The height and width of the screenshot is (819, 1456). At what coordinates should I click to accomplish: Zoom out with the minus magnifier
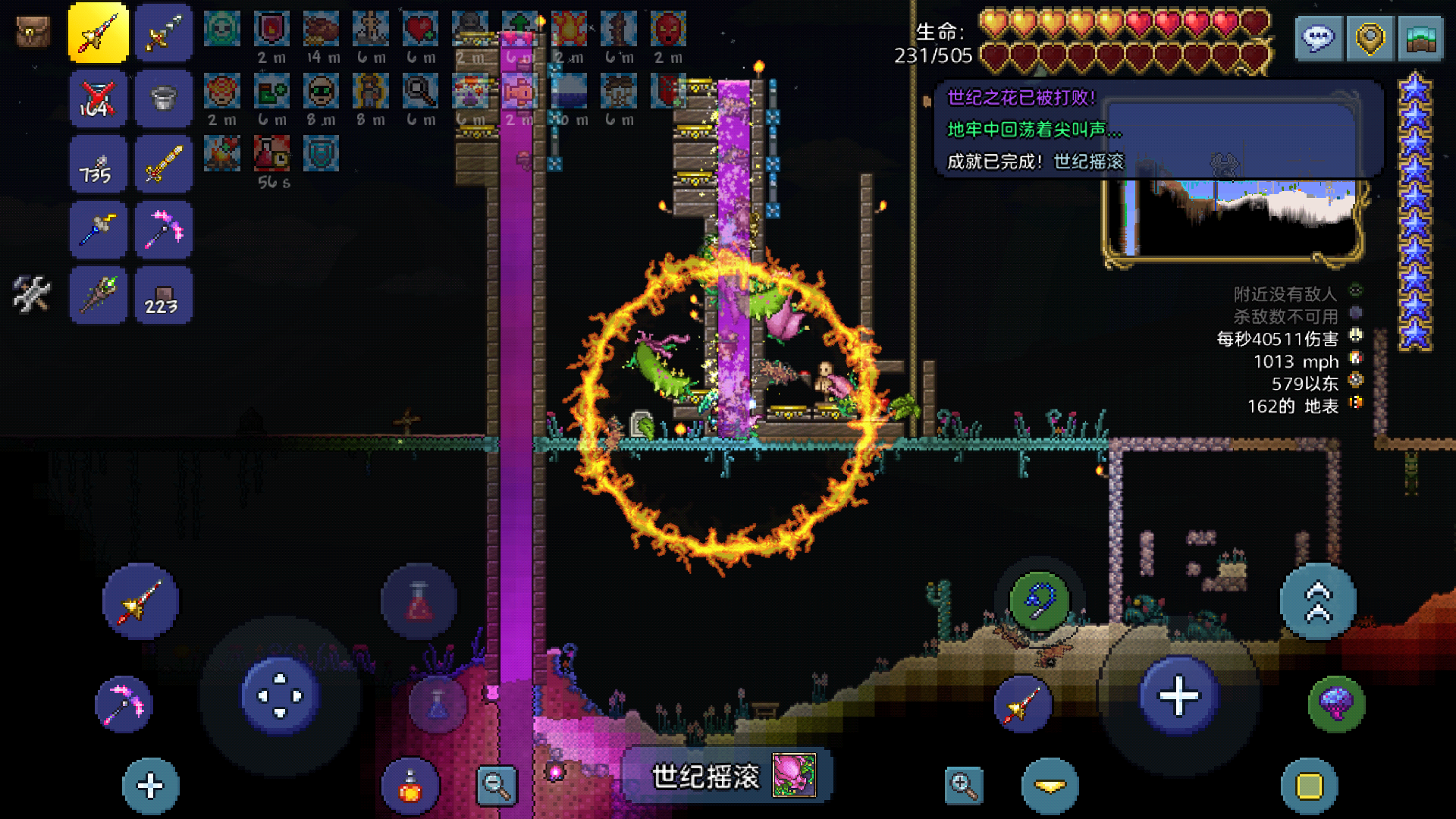click(x=497, y=786)
